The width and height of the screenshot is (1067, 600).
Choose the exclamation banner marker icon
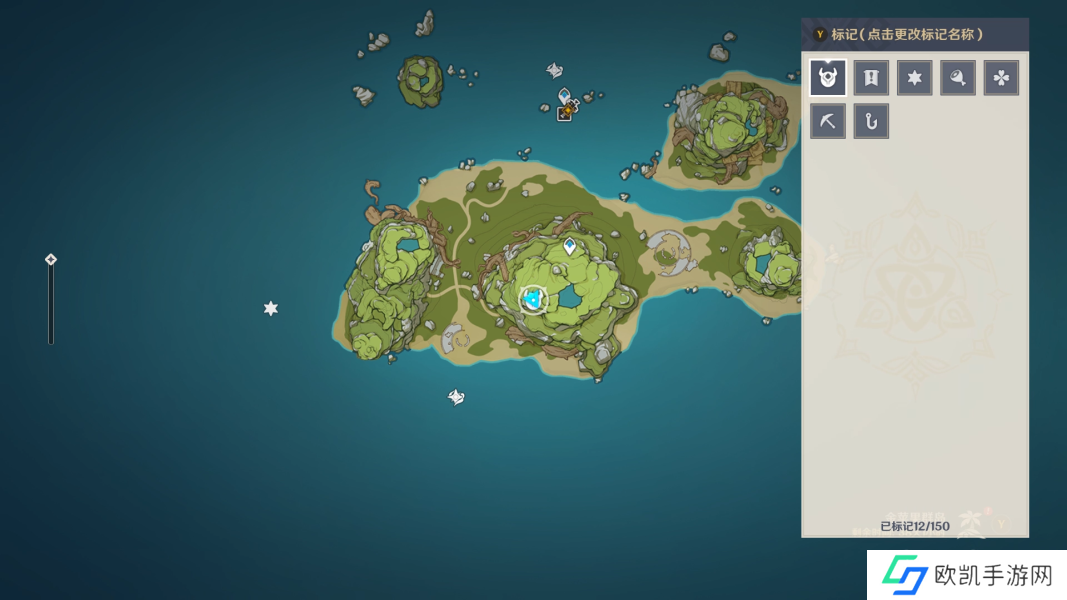coord(871,78)
